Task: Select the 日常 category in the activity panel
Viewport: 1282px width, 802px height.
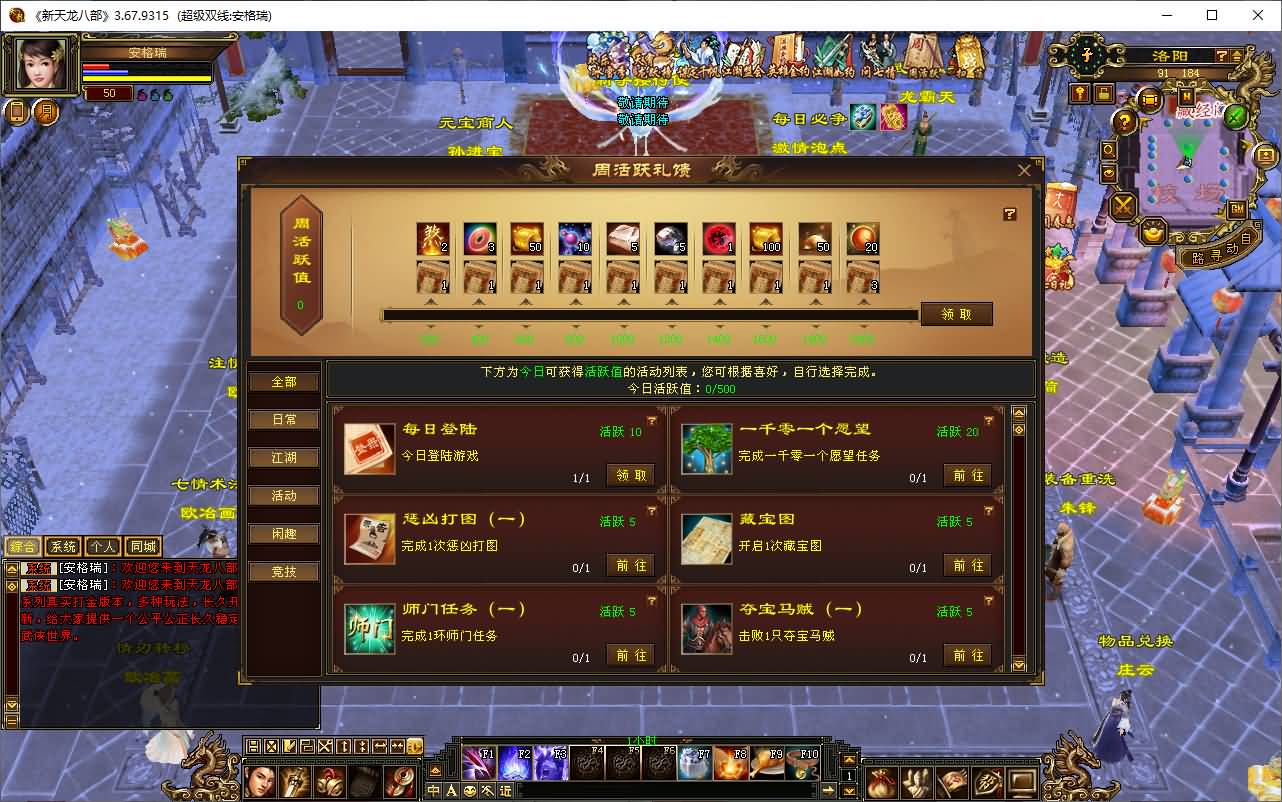Action: pos(284,419)
